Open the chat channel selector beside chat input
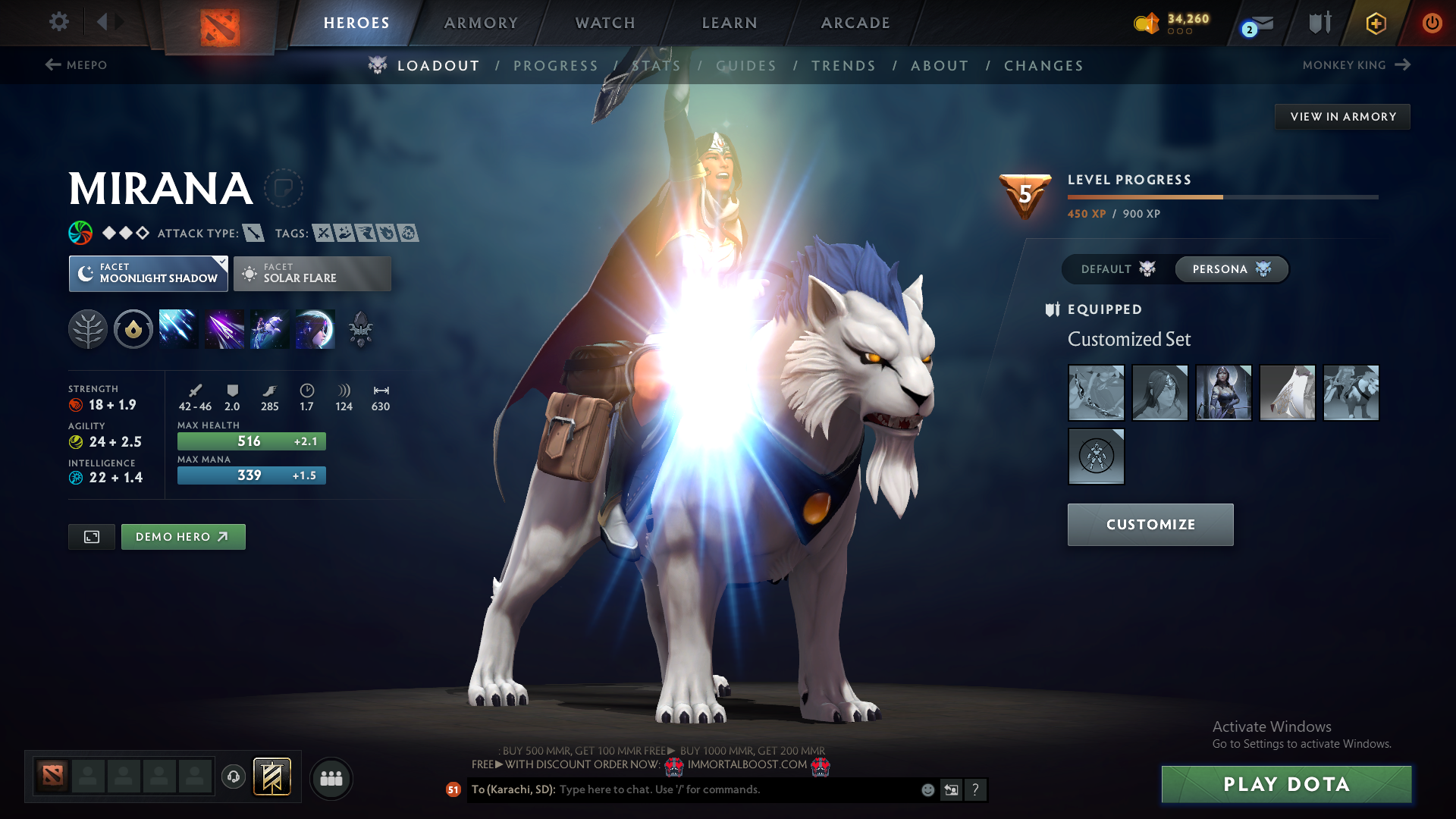 [x=951, y=789]
